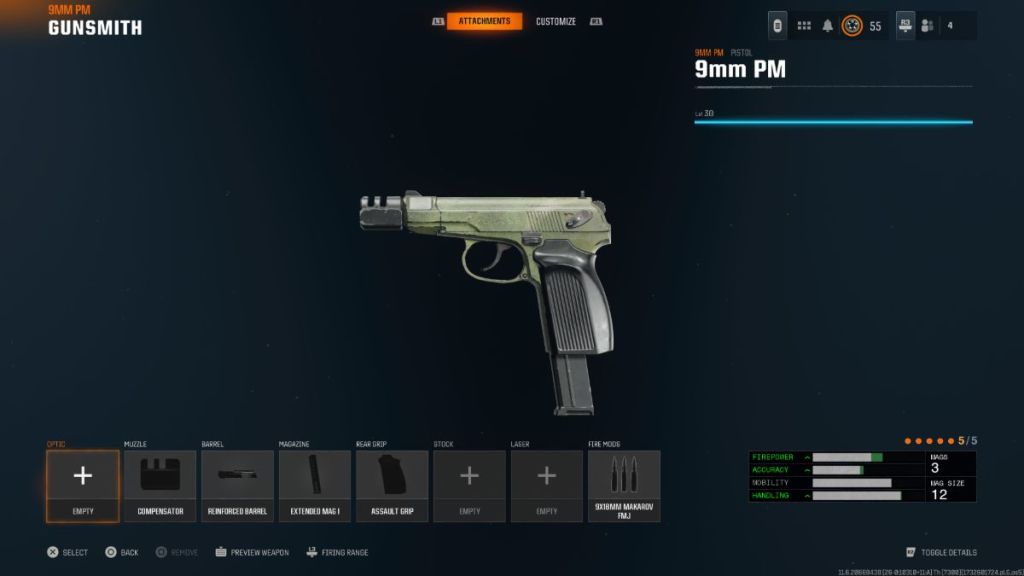Open the social party icon

point(928,26)
